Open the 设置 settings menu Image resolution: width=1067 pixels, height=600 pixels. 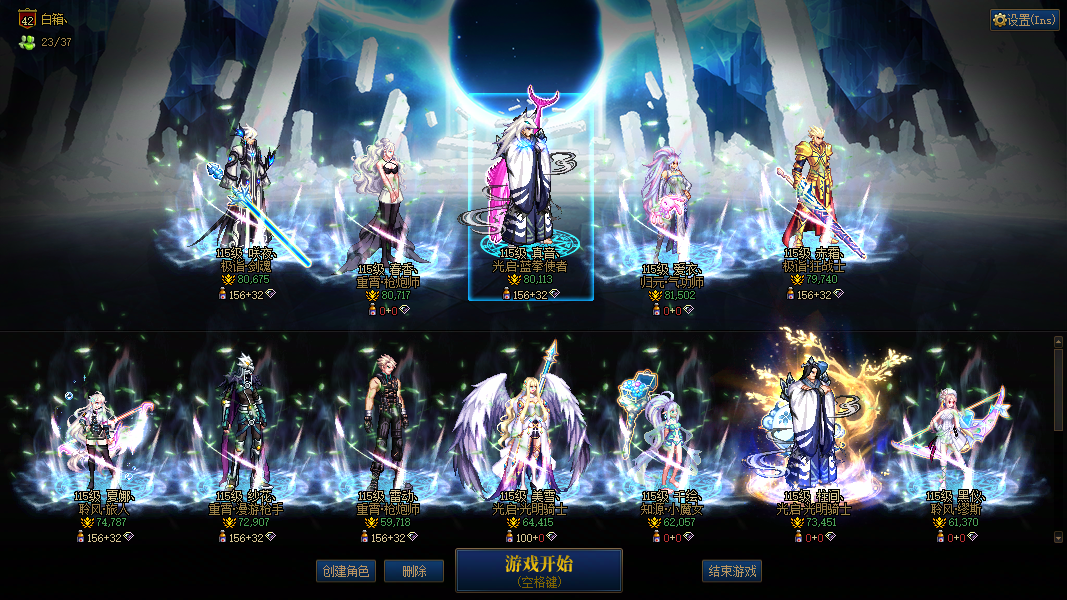tap(1025, 20)
